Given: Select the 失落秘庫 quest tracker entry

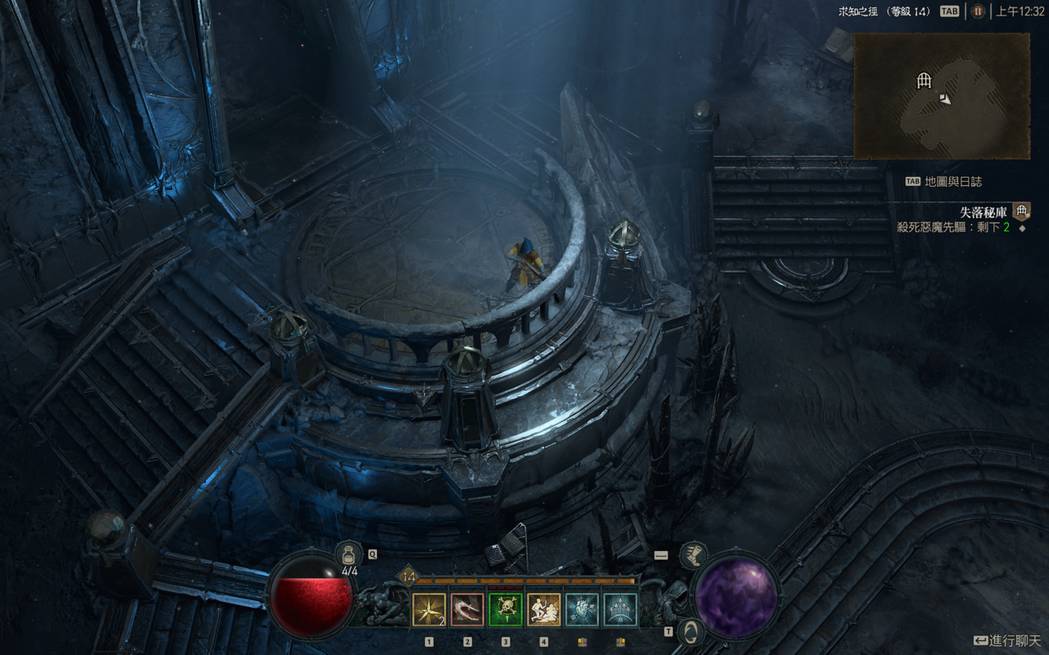Looking at the screenshot, I should [x=983, y=212].
